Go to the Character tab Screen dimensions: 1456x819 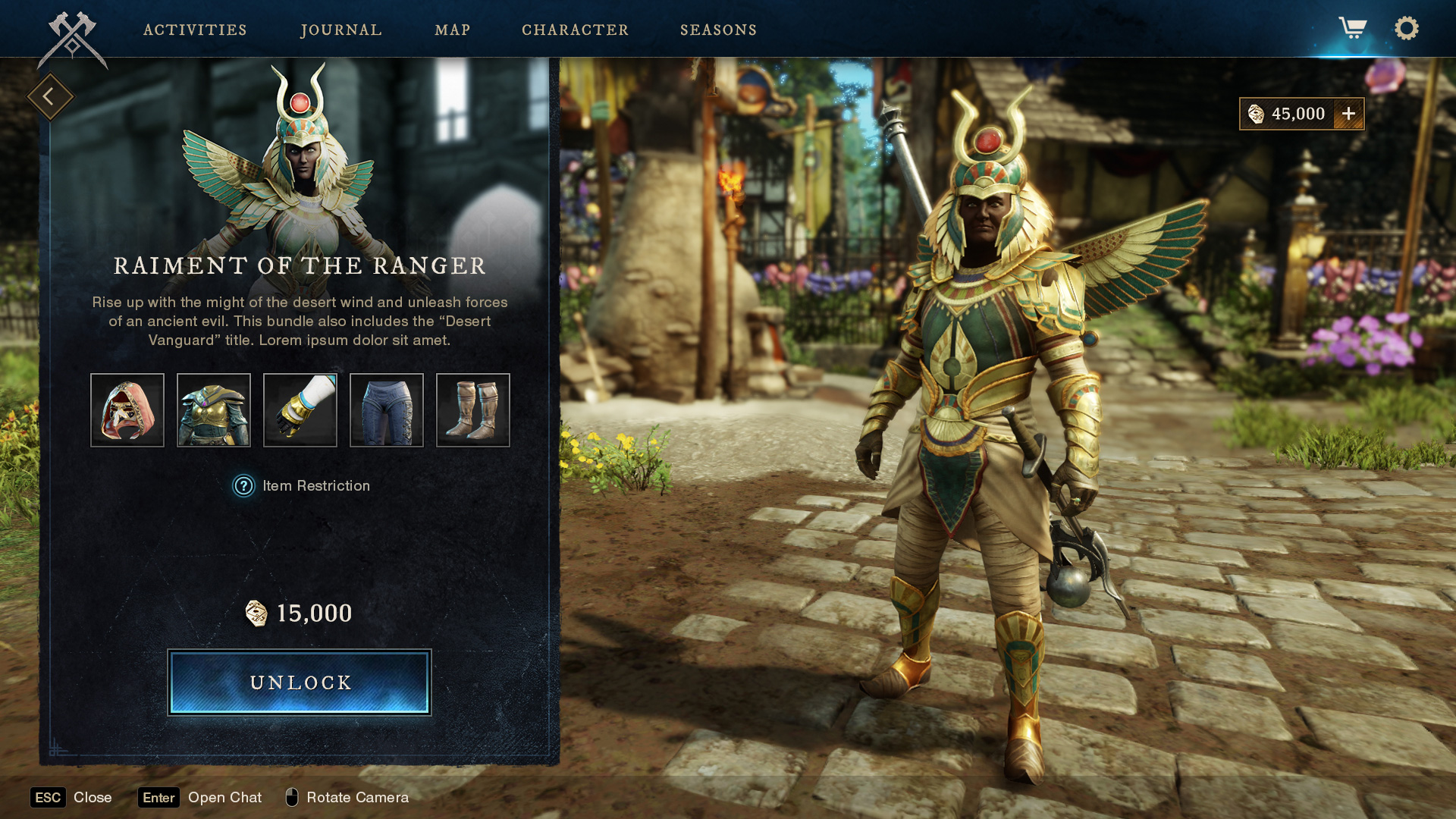coord(575,30)
